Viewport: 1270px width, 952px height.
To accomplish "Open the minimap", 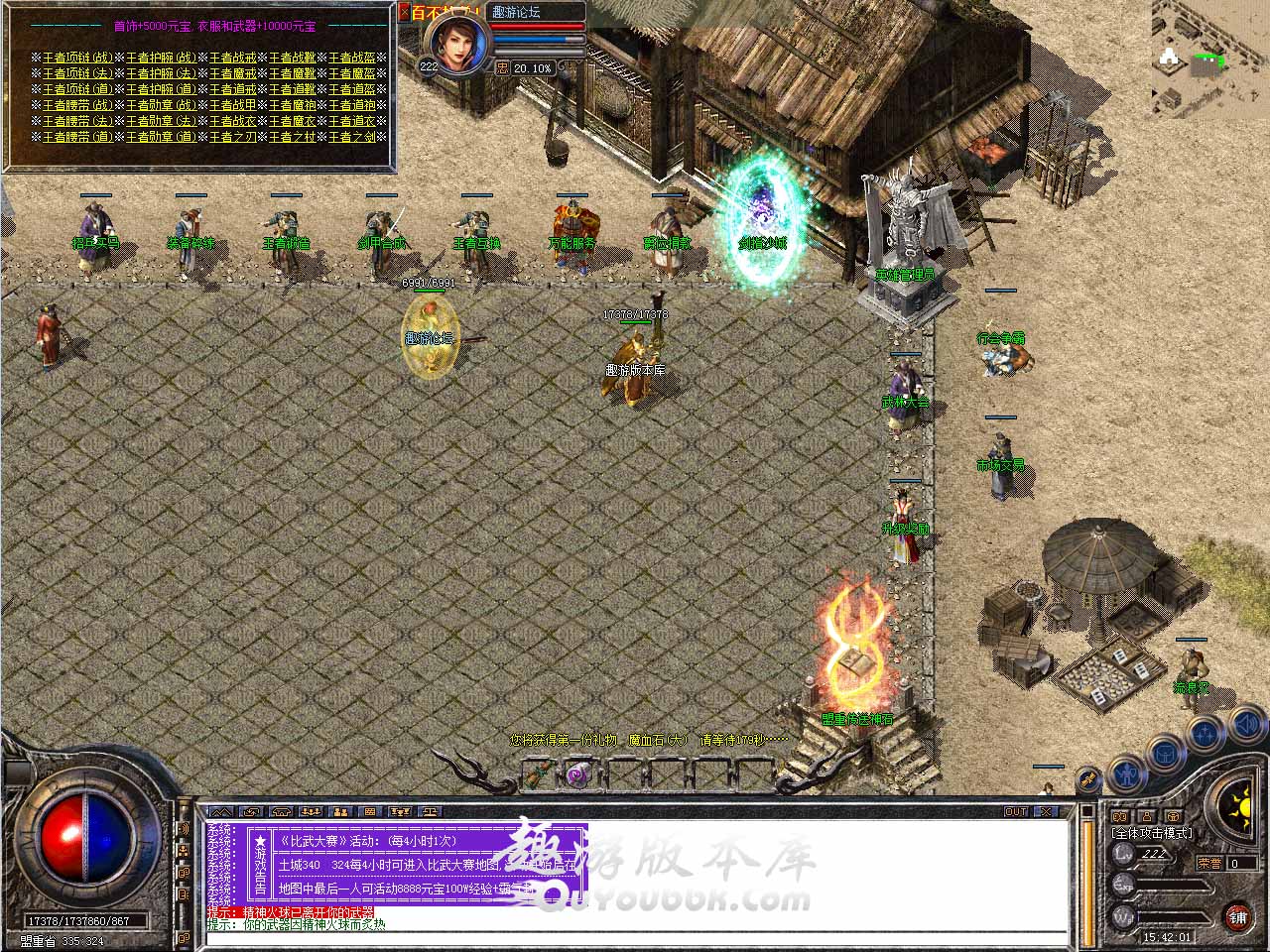I will click(x=1208, y=58).
